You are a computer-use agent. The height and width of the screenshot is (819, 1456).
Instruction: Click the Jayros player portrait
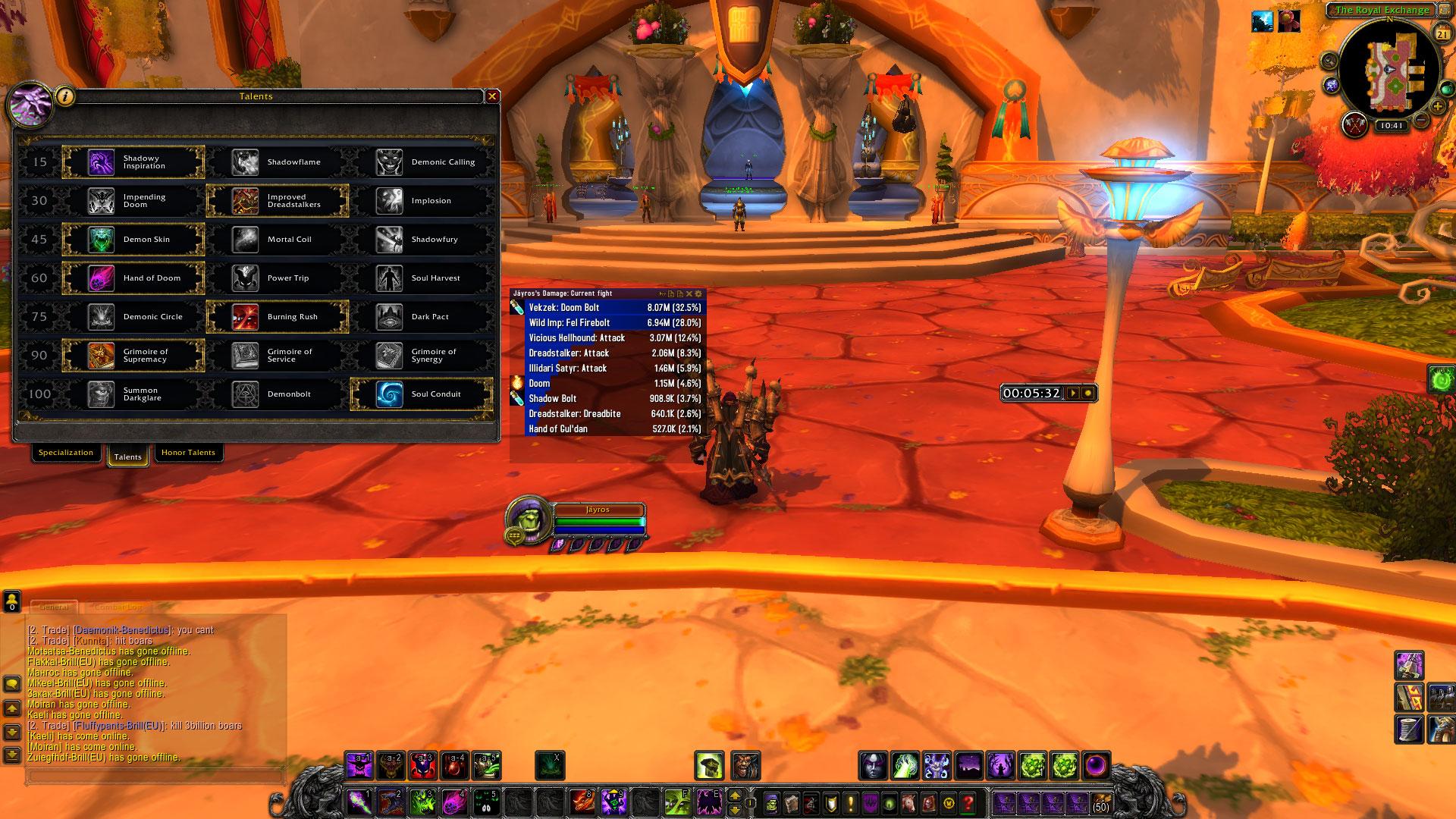pyautogui.click(x=527, y=519)
